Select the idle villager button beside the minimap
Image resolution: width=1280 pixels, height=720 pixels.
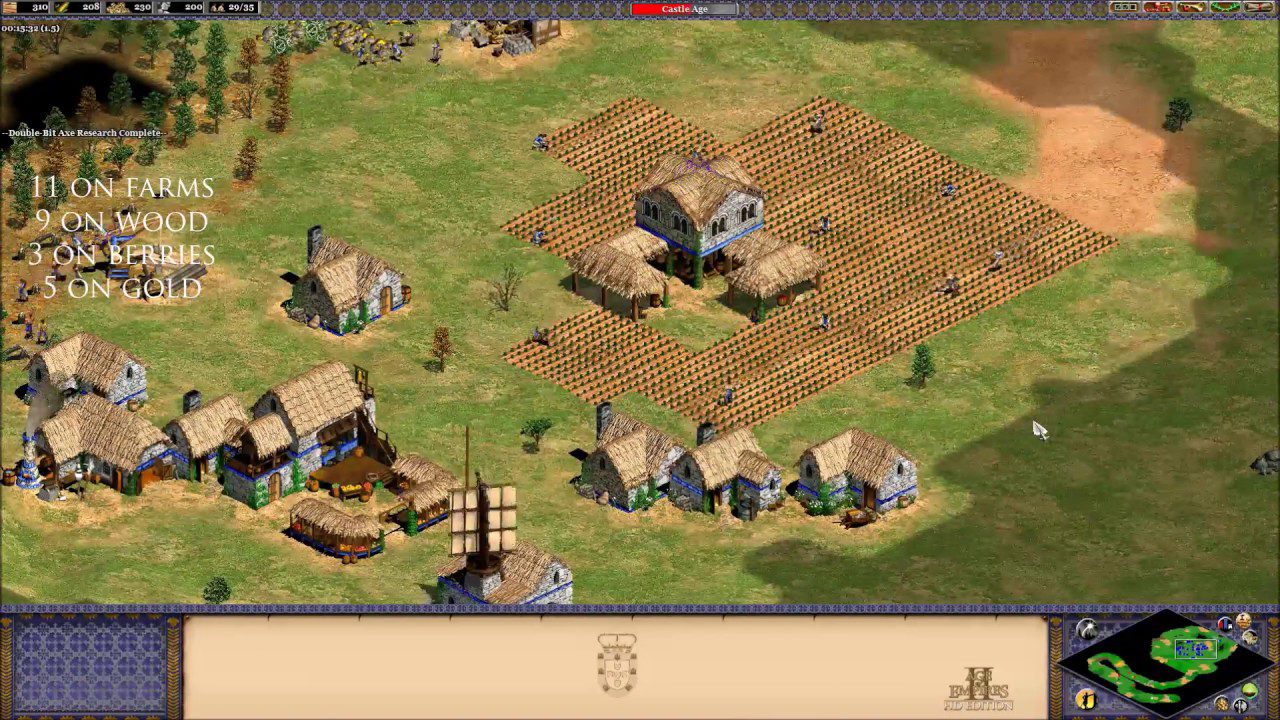click(1086, 697)
